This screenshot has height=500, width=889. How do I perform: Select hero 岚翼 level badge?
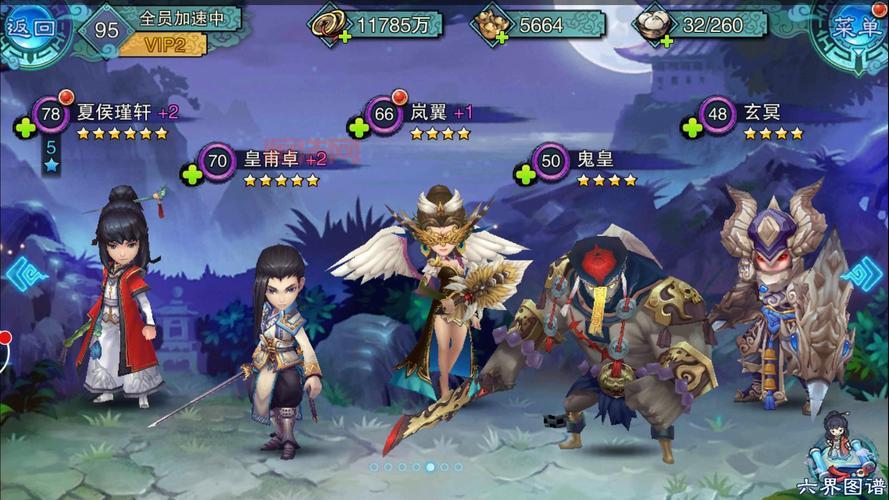pos(384,113)
